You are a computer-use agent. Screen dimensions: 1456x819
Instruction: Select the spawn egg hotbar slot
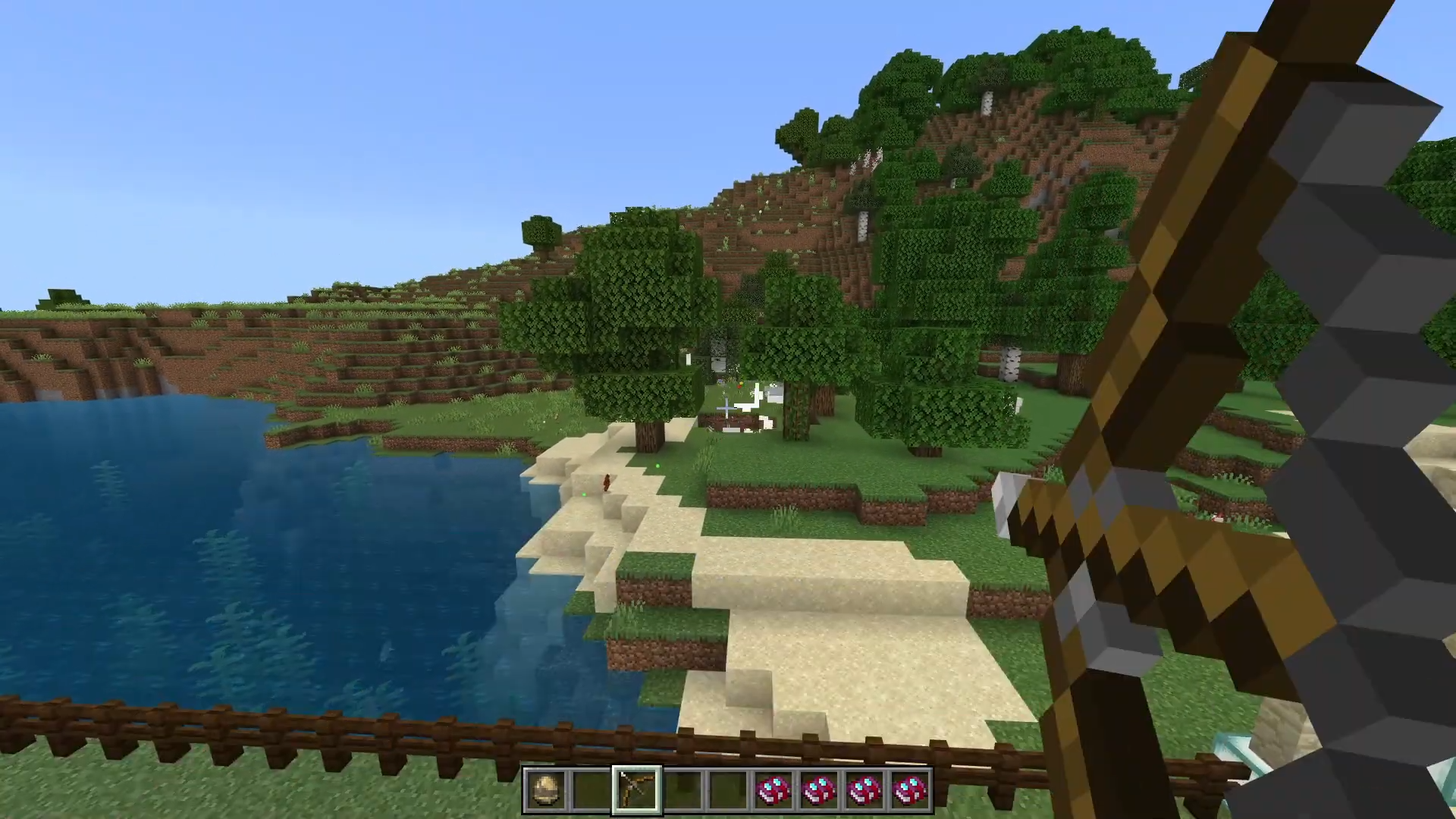(545, 789)
